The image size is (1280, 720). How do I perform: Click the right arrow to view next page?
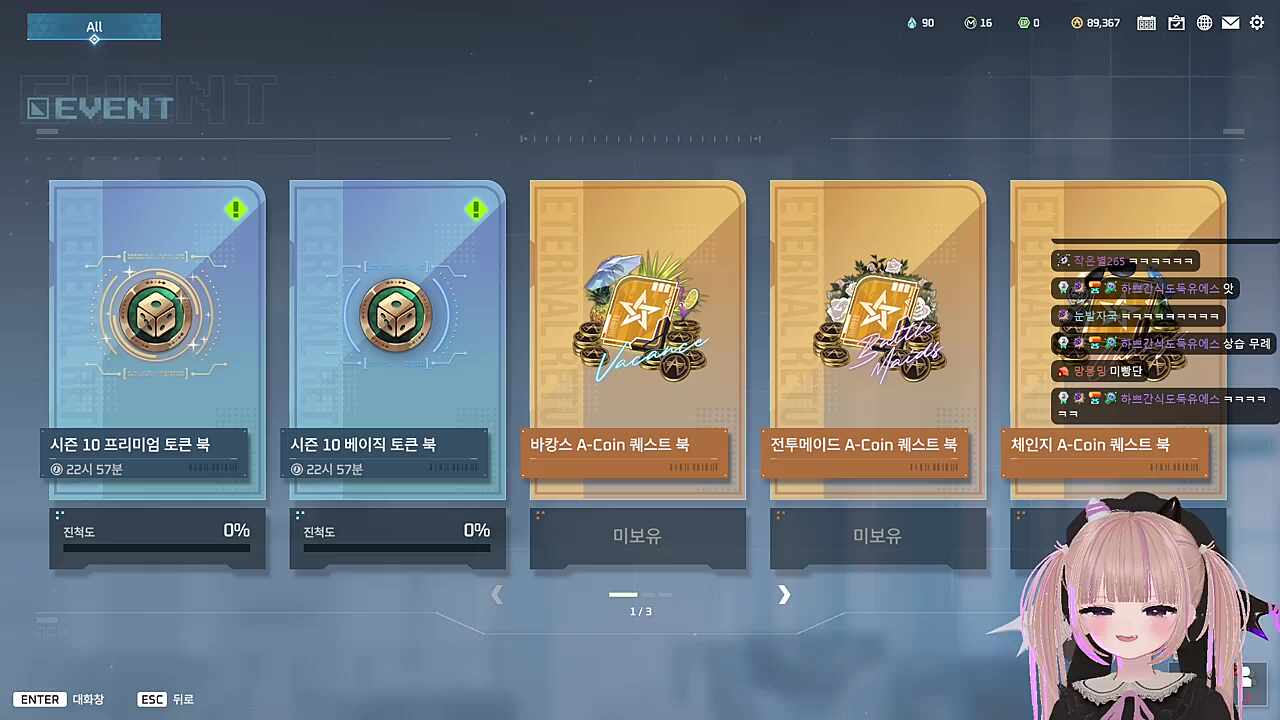pos(784,595)
